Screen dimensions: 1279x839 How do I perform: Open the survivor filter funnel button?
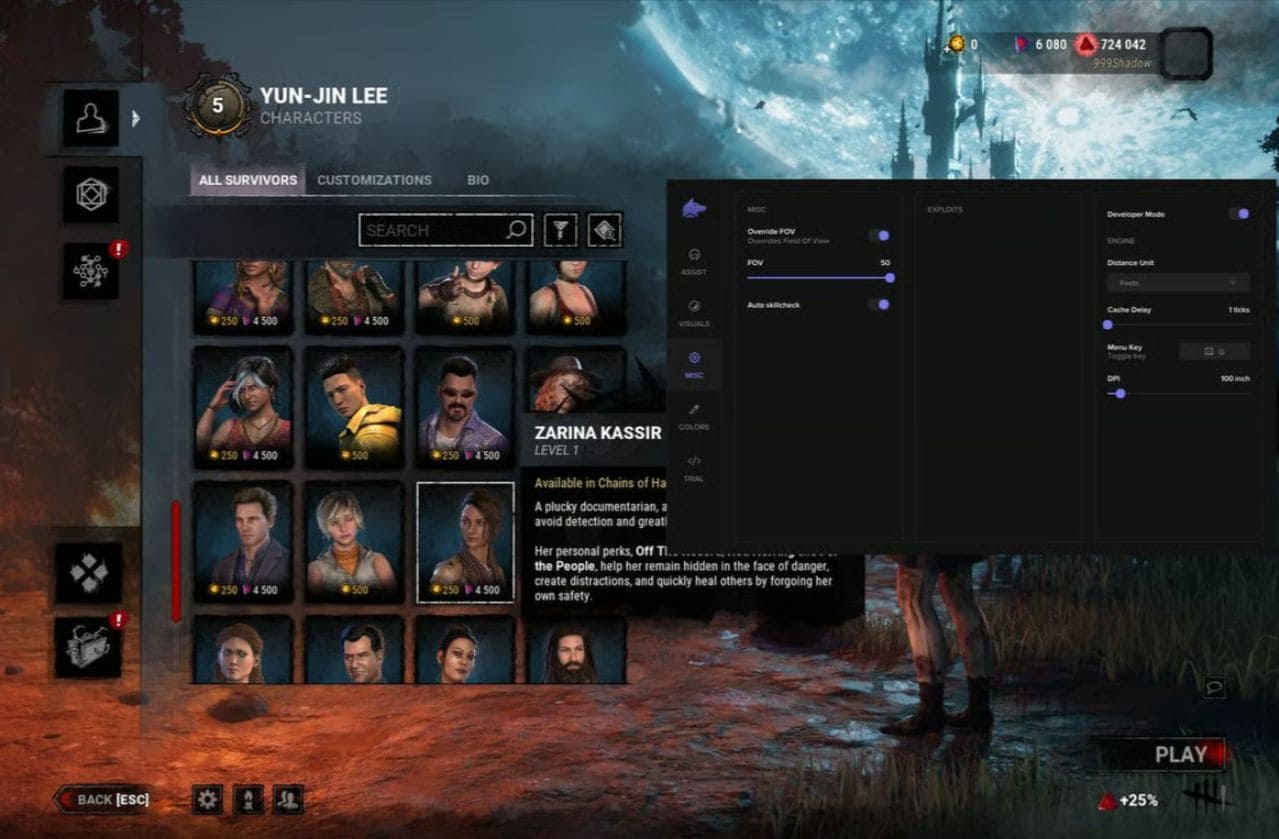[560, 230]
